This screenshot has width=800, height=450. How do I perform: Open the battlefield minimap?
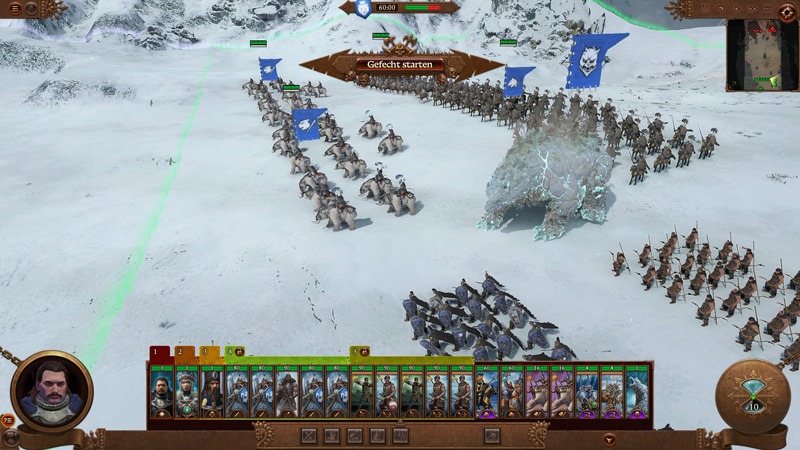point(762,55)
